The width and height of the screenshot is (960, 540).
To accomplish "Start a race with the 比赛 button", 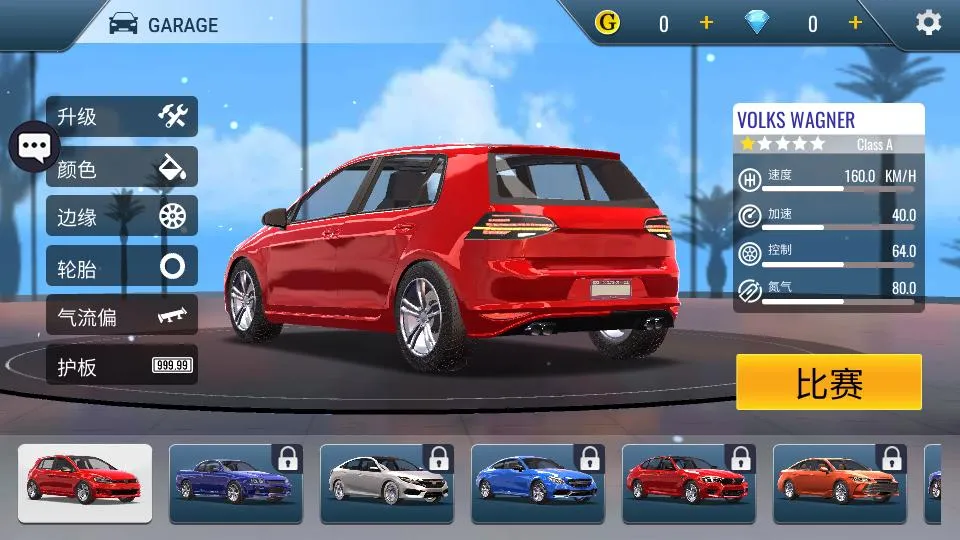I will [x=828, y=382].
